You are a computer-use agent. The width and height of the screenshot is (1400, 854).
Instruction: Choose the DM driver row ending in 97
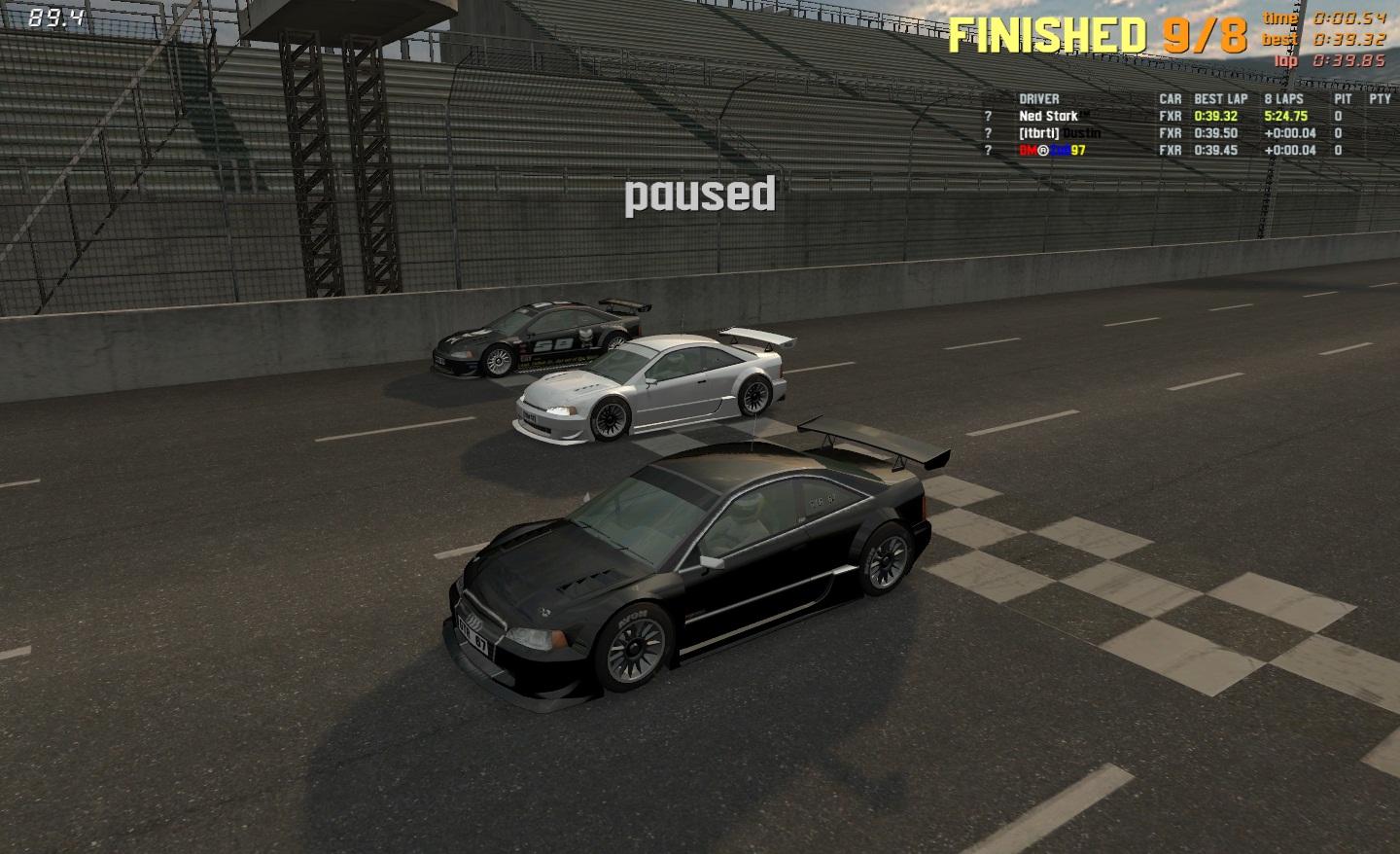click(1052, 151)
